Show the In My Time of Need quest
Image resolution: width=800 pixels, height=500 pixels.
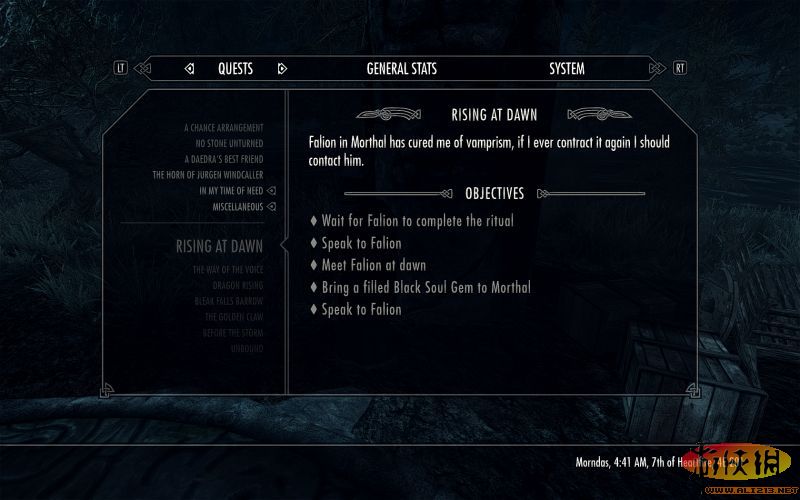(231, 190)
